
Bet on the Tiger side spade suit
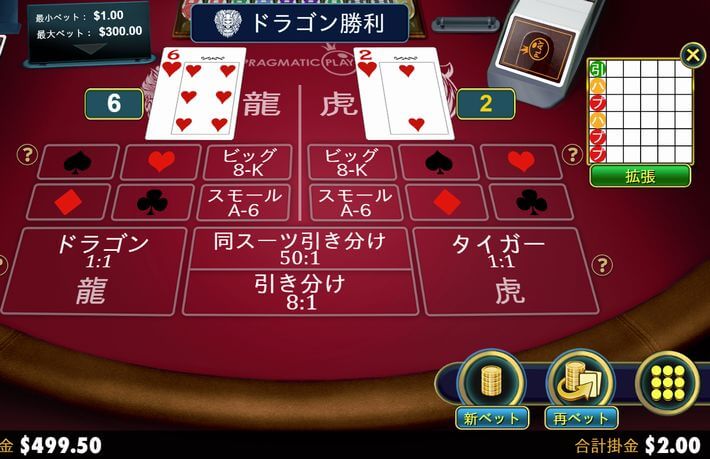point(439,162)
